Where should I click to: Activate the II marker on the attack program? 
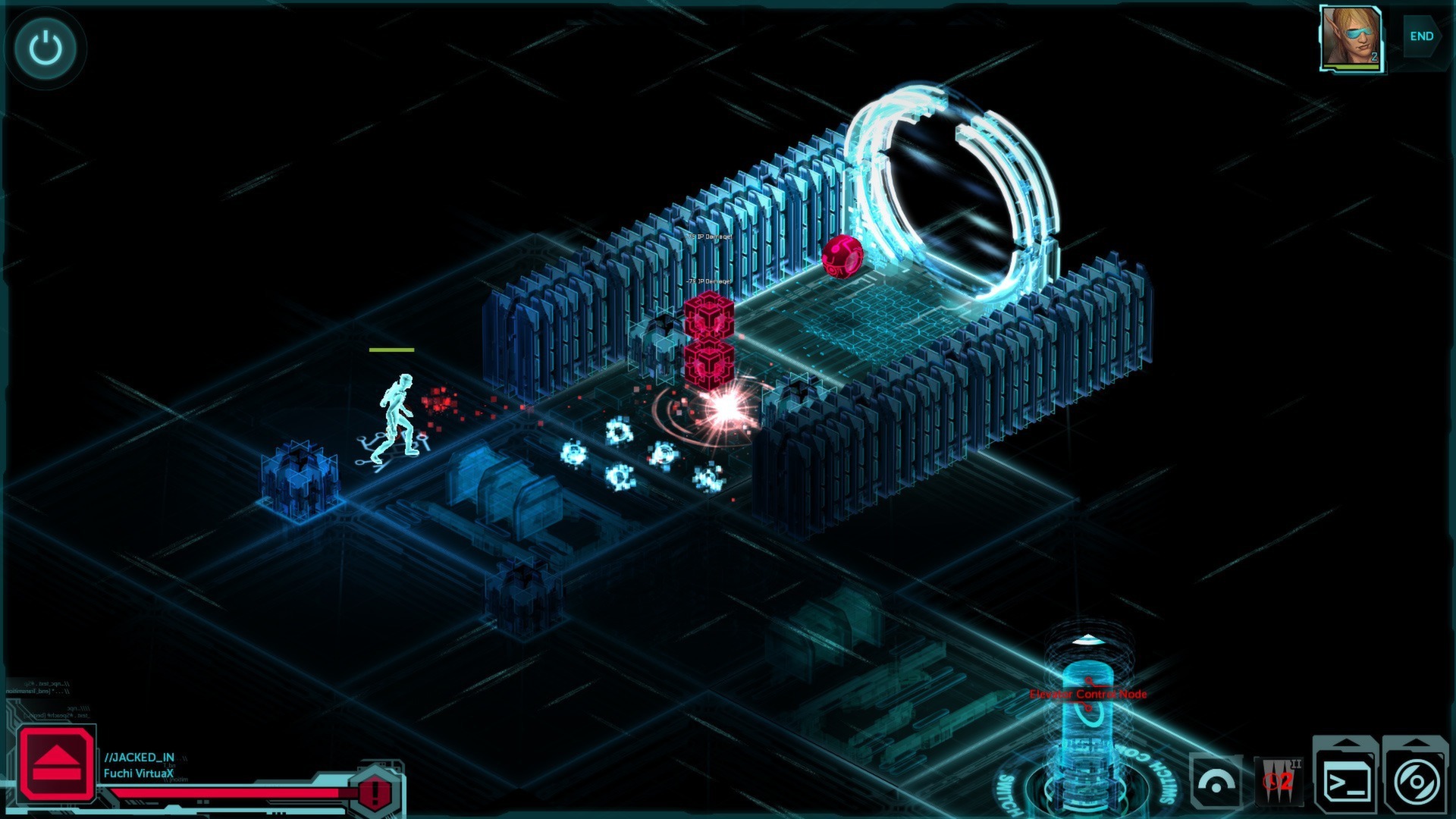(x=1296, y=764)
